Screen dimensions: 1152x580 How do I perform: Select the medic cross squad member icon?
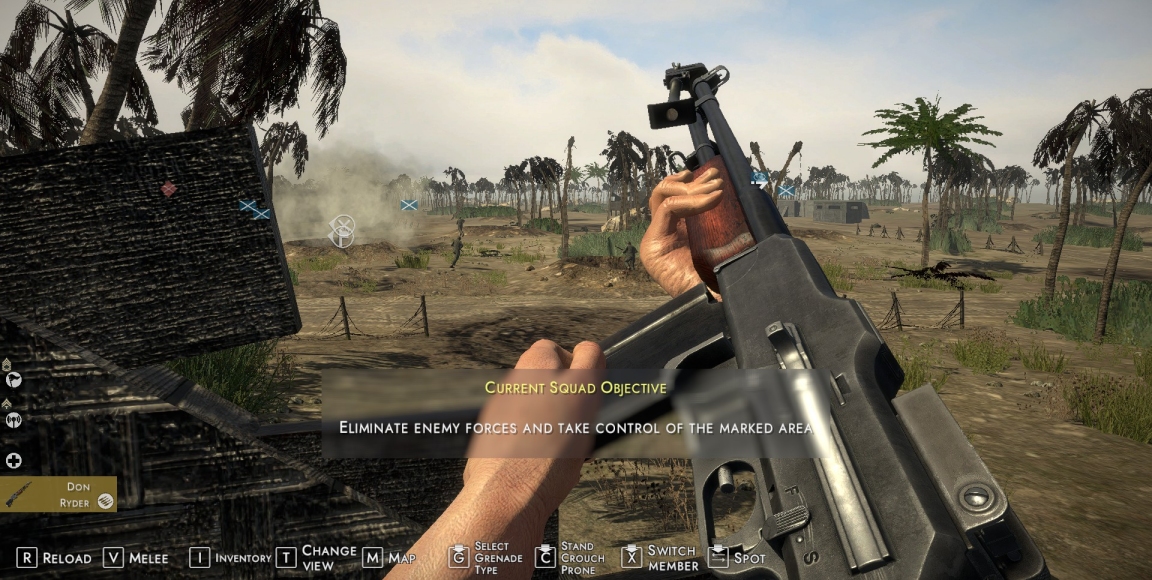14,461
